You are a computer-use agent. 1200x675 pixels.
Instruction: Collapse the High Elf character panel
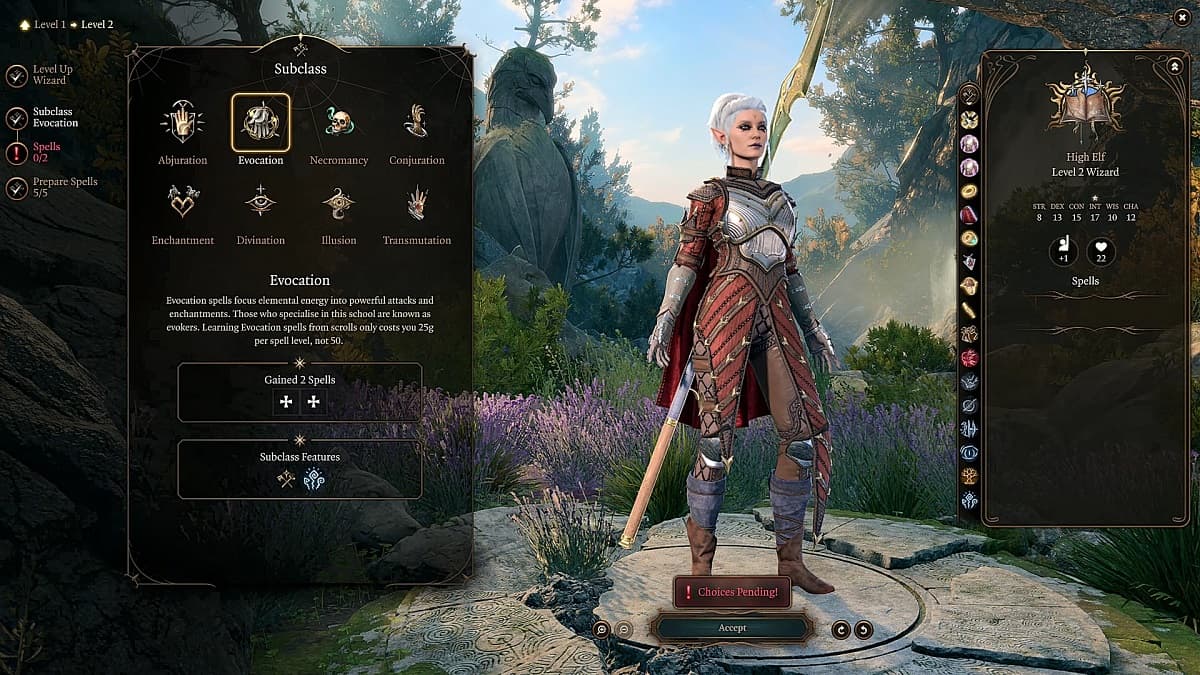(x=1173, y=66)
